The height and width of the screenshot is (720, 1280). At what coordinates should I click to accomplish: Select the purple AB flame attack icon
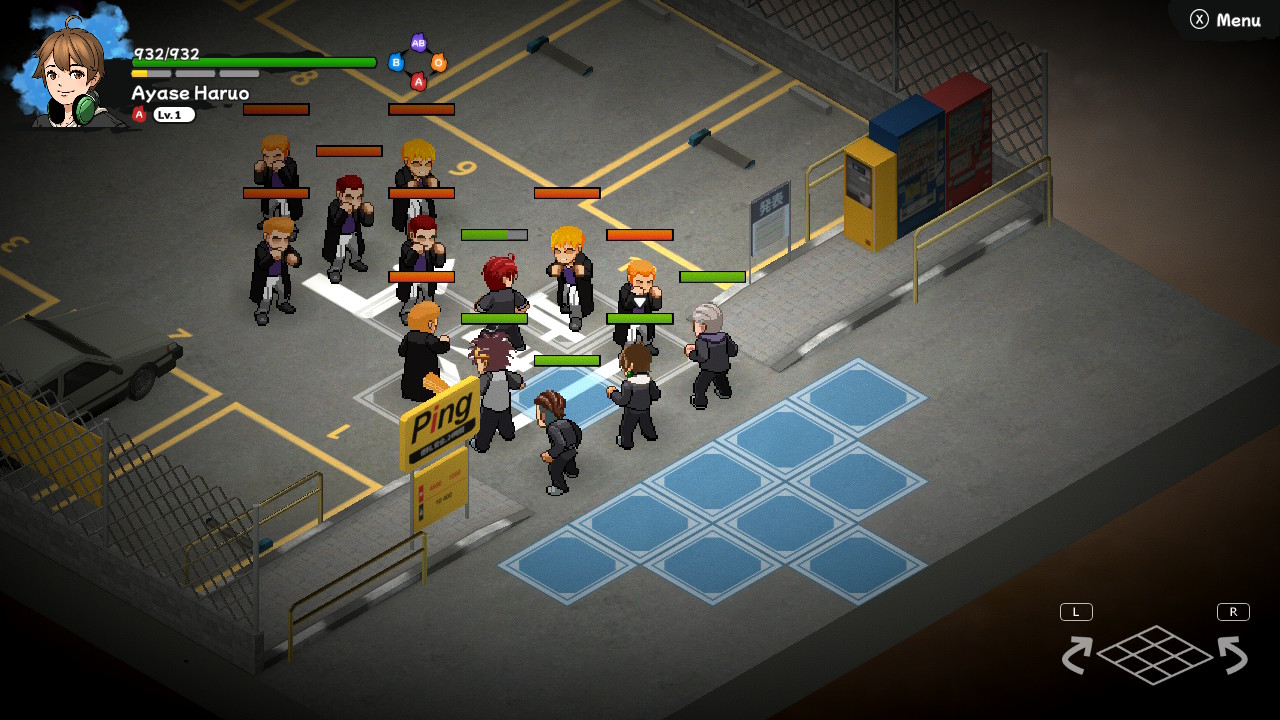click(x=419, y=43)
